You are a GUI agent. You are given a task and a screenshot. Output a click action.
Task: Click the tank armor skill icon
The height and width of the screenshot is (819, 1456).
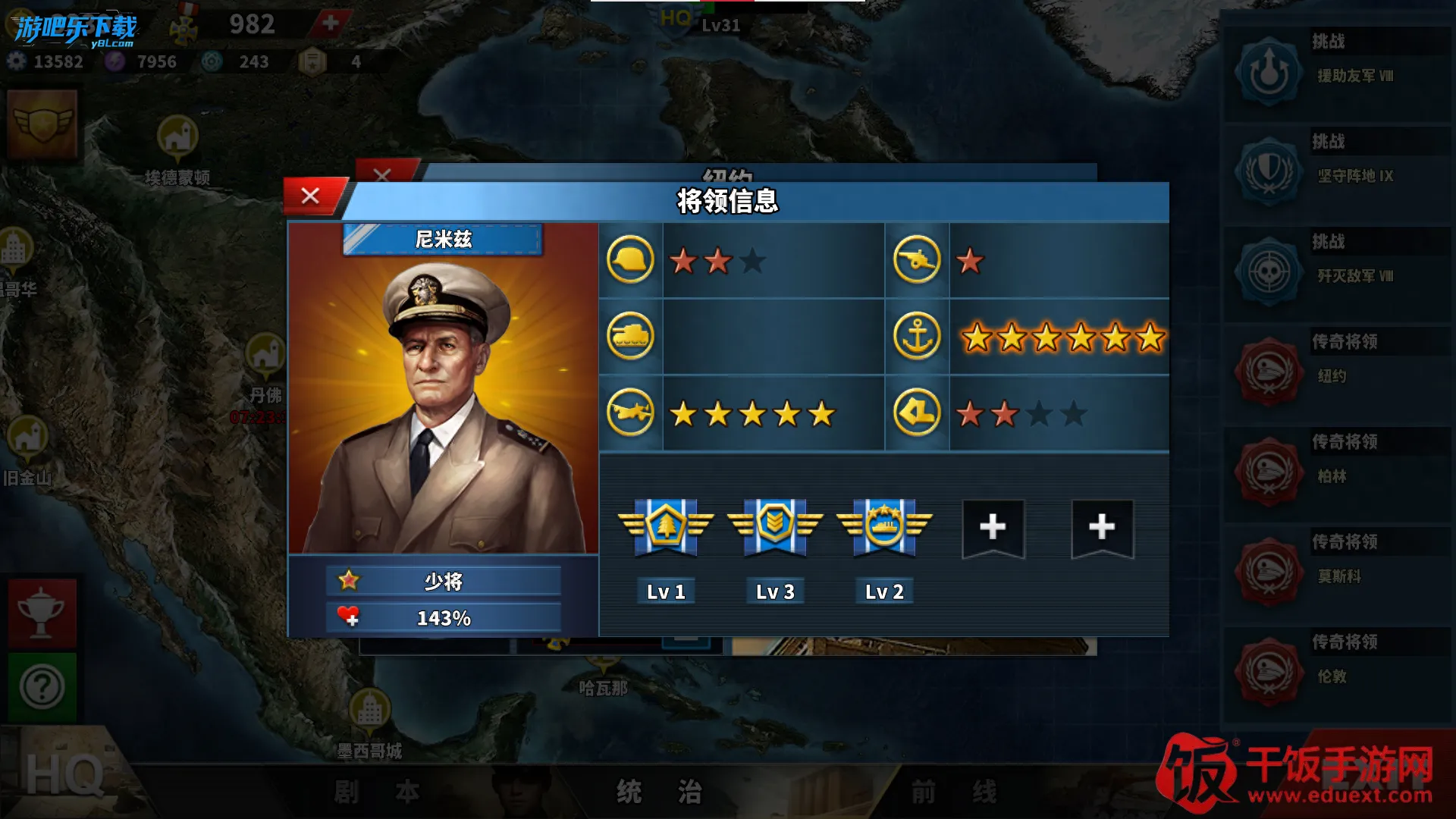click(x=630, y=336)
